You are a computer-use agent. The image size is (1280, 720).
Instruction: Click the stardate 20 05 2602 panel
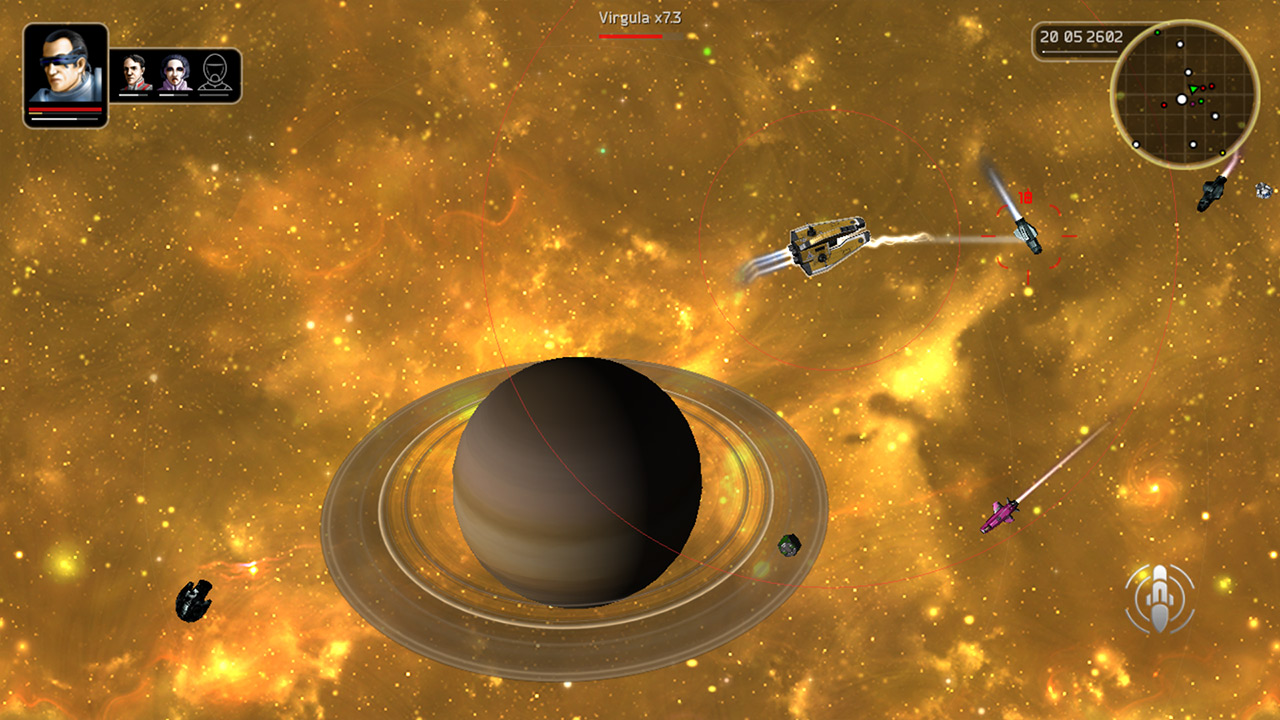(x=1080, y=38)
